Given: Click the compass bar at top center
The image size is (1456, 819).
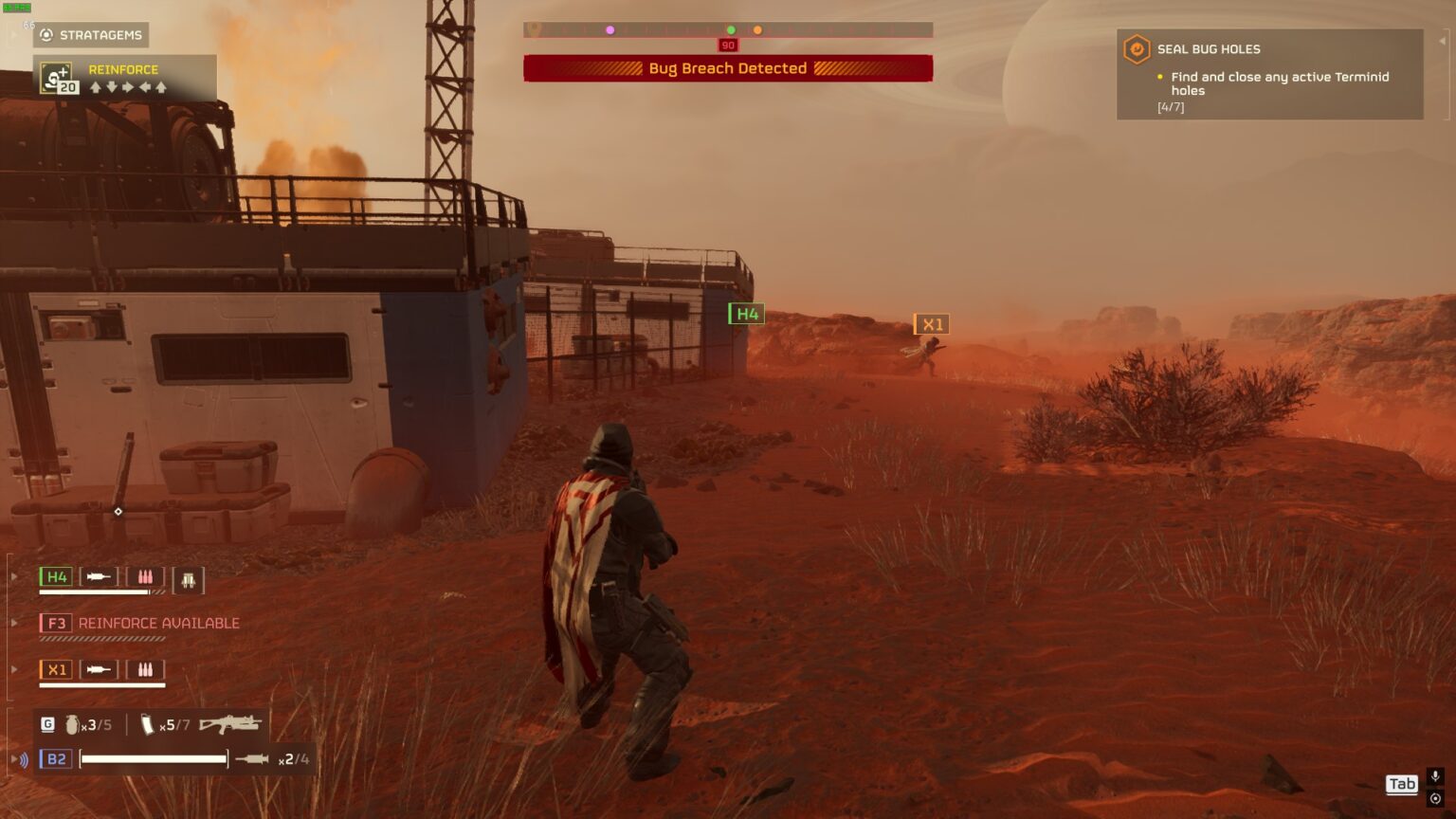Looking at the screenshot, I should click(x=728, y=30).
